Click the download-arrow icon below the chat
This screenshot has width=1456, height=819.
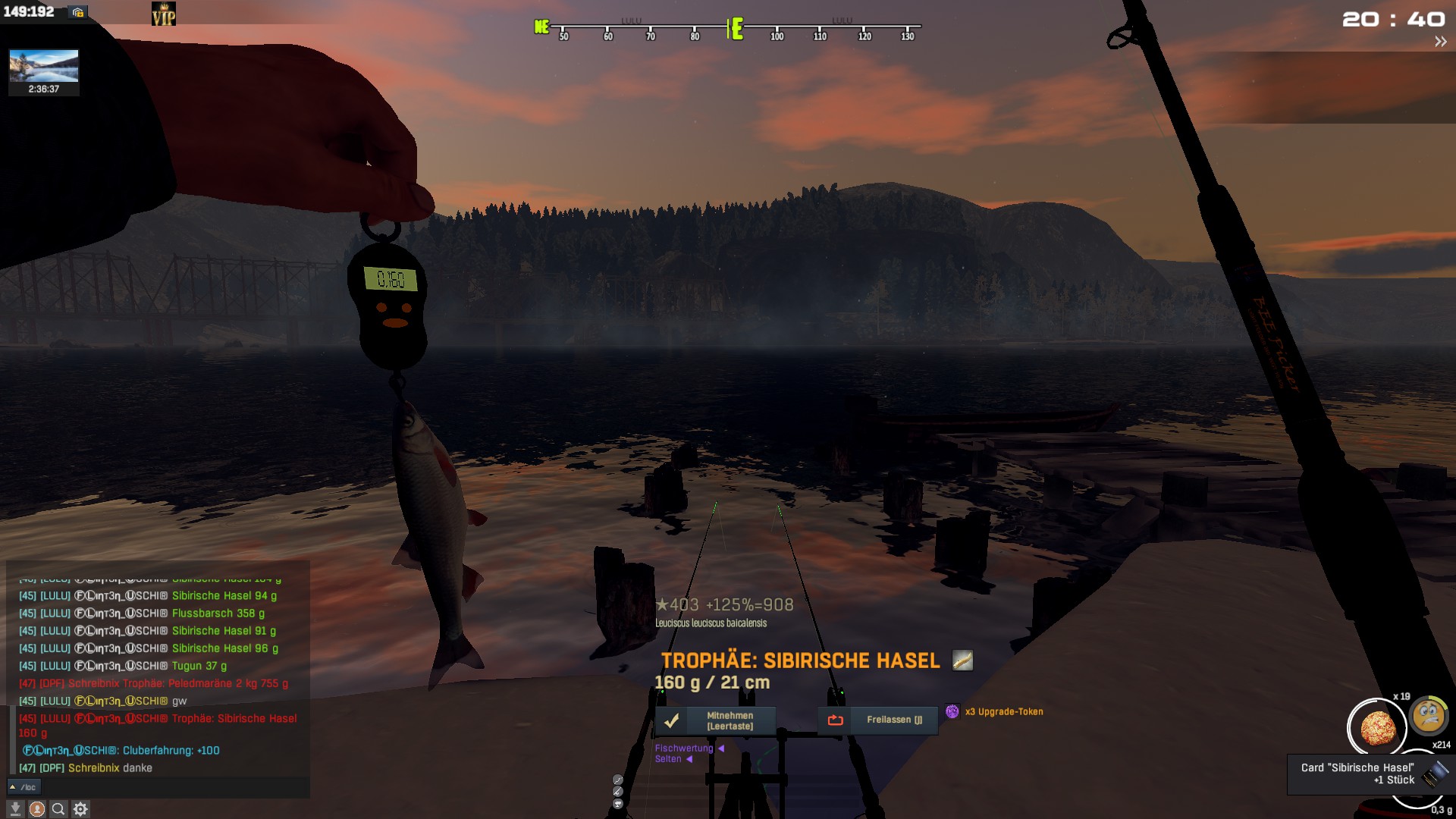pos(15,809)
